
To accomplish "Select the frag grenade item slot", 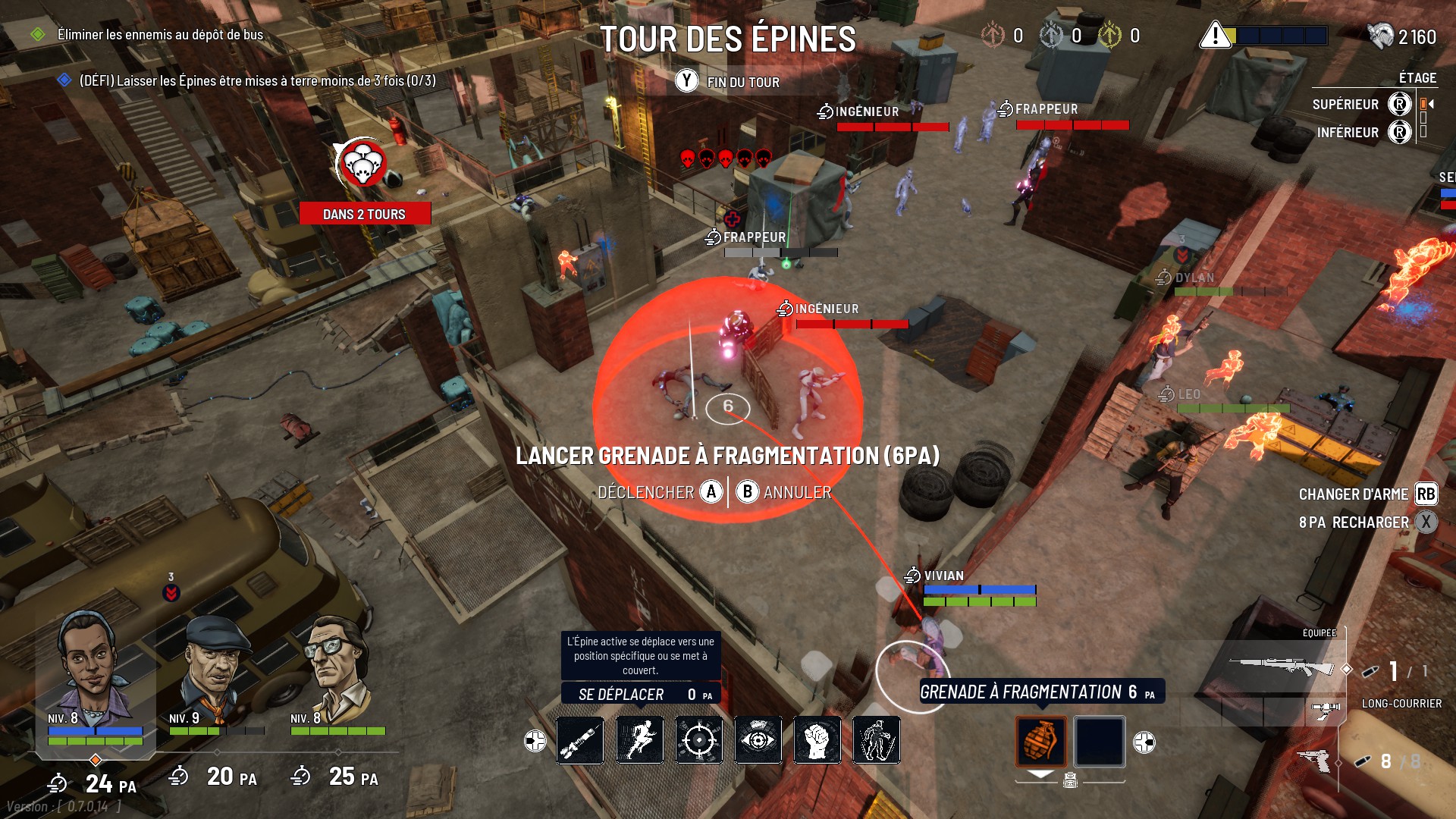I will tap(1040, 741).
